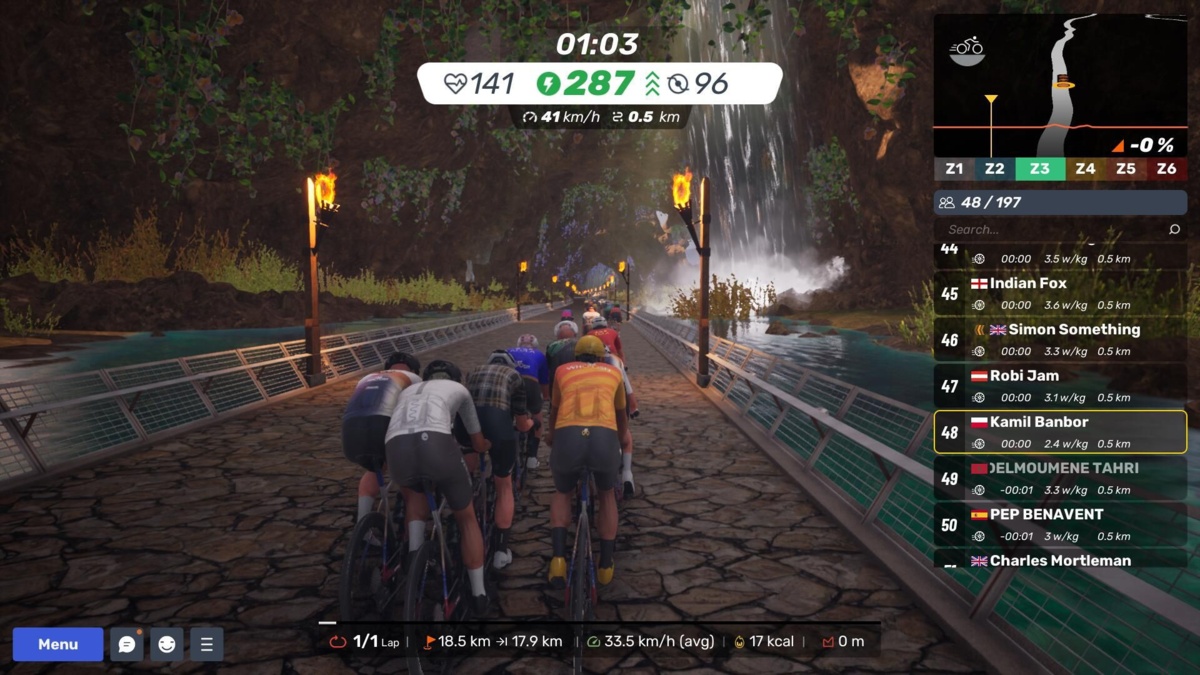Open the chat message bubble icon
Image resolution: width=1200 pixels, height=675 pixels.
click(127, 644)
